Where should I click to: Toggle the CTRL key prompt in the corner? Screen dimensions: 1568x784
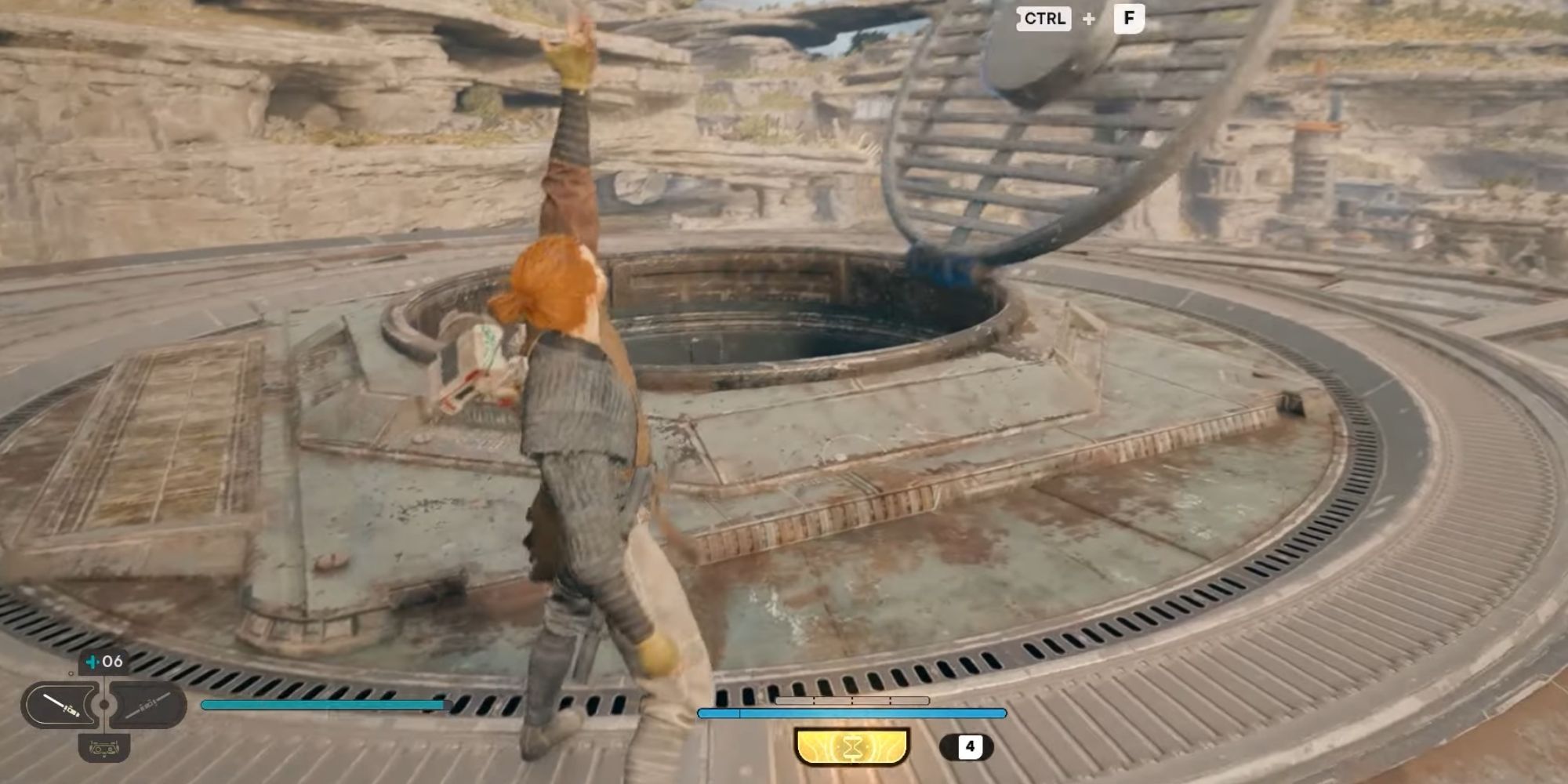point(1045,19)
